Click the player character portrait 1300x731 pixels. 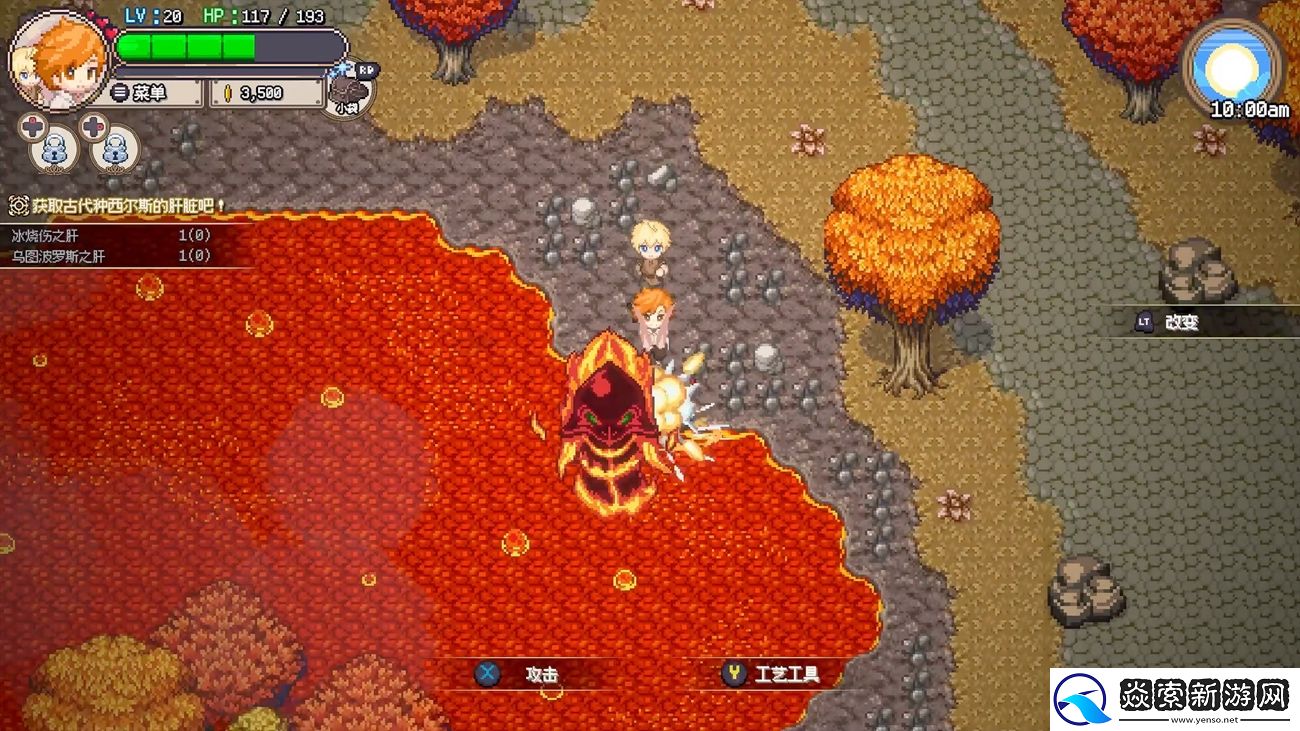click(63, 55)
